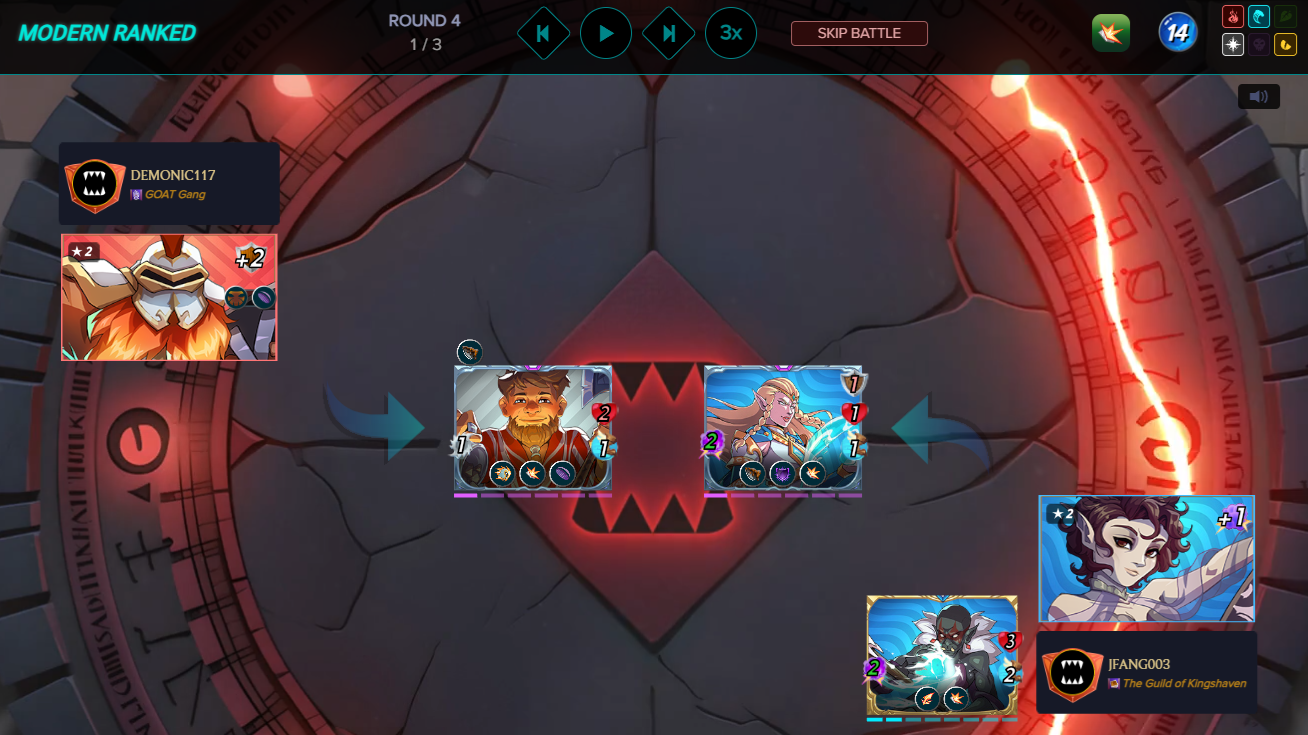
Task: Click the sneak ability icon above the dwarf card
Action: (468, 352)
